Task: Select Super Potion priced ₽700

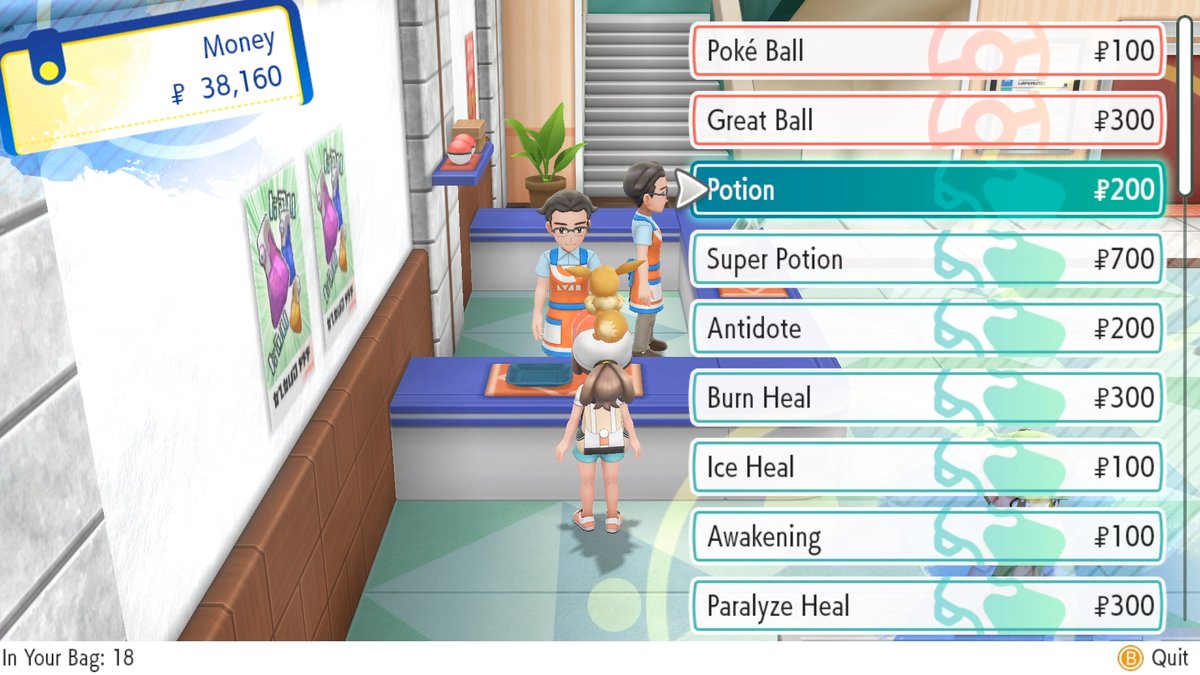Action: [928, 260]
